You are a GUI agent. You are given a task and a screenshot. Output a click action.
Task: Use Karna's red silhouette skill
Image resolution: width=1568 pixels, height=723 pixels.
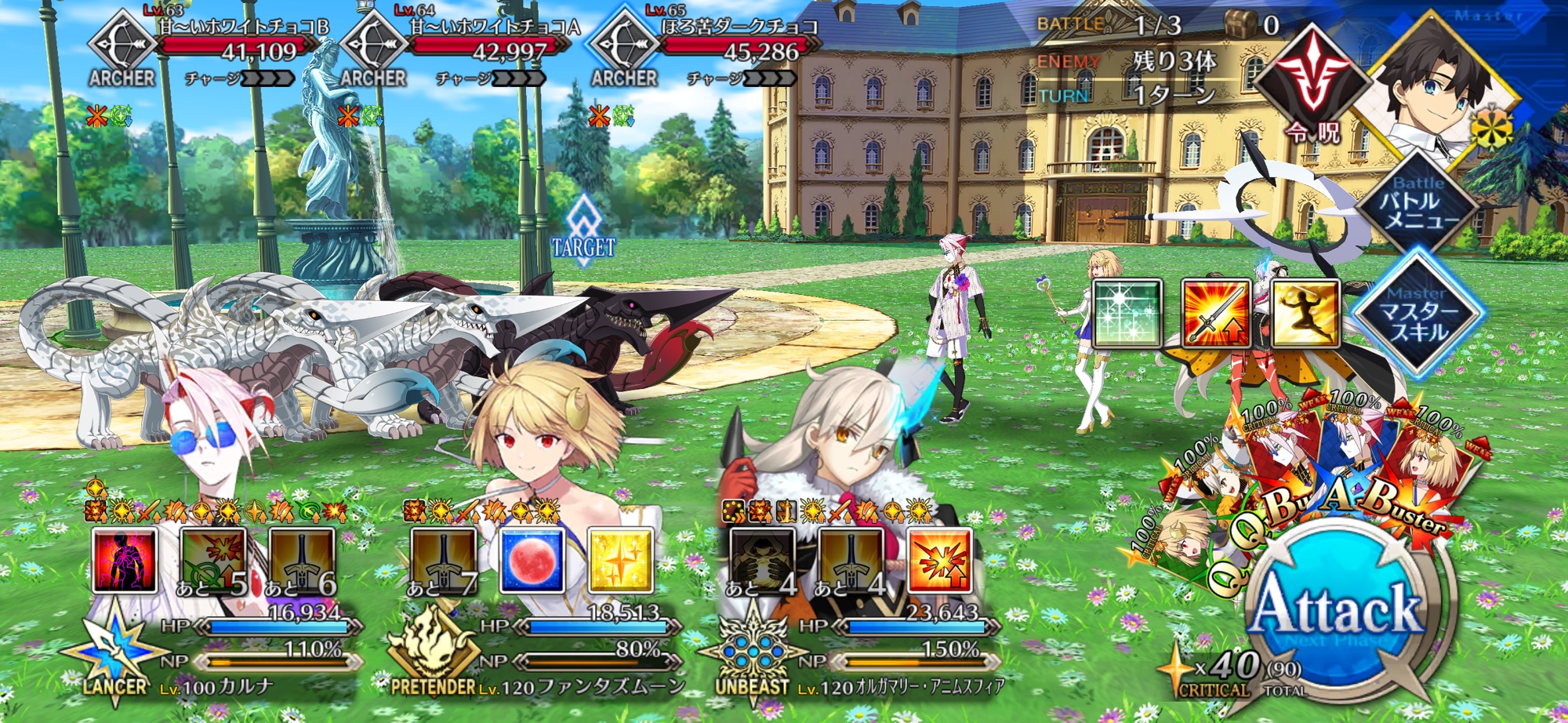point(125,560)
